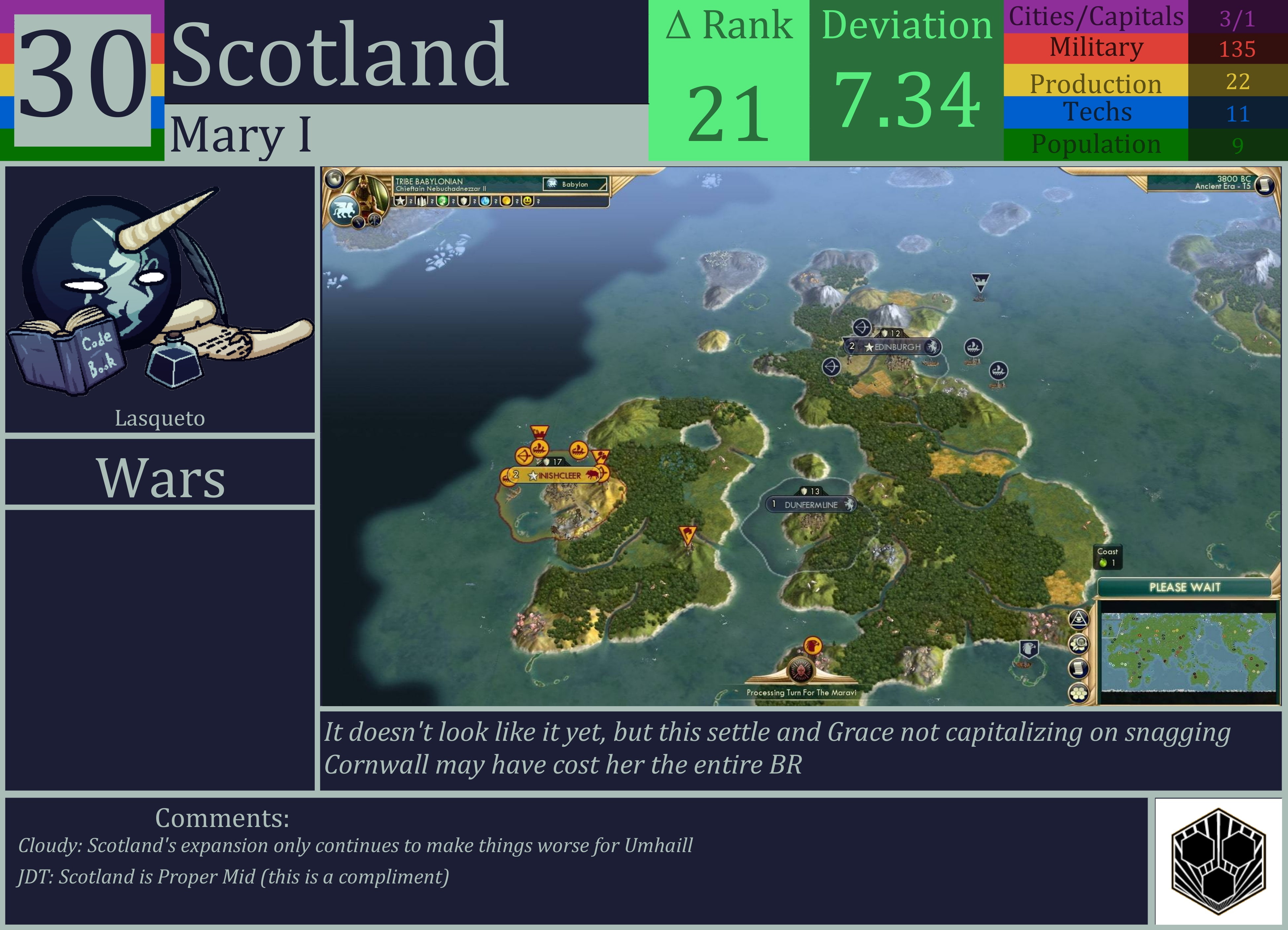Screen dimensions: 1288x930
Task: Expand the Babylon selector on the tribe panel
Action: coord(575,185)
